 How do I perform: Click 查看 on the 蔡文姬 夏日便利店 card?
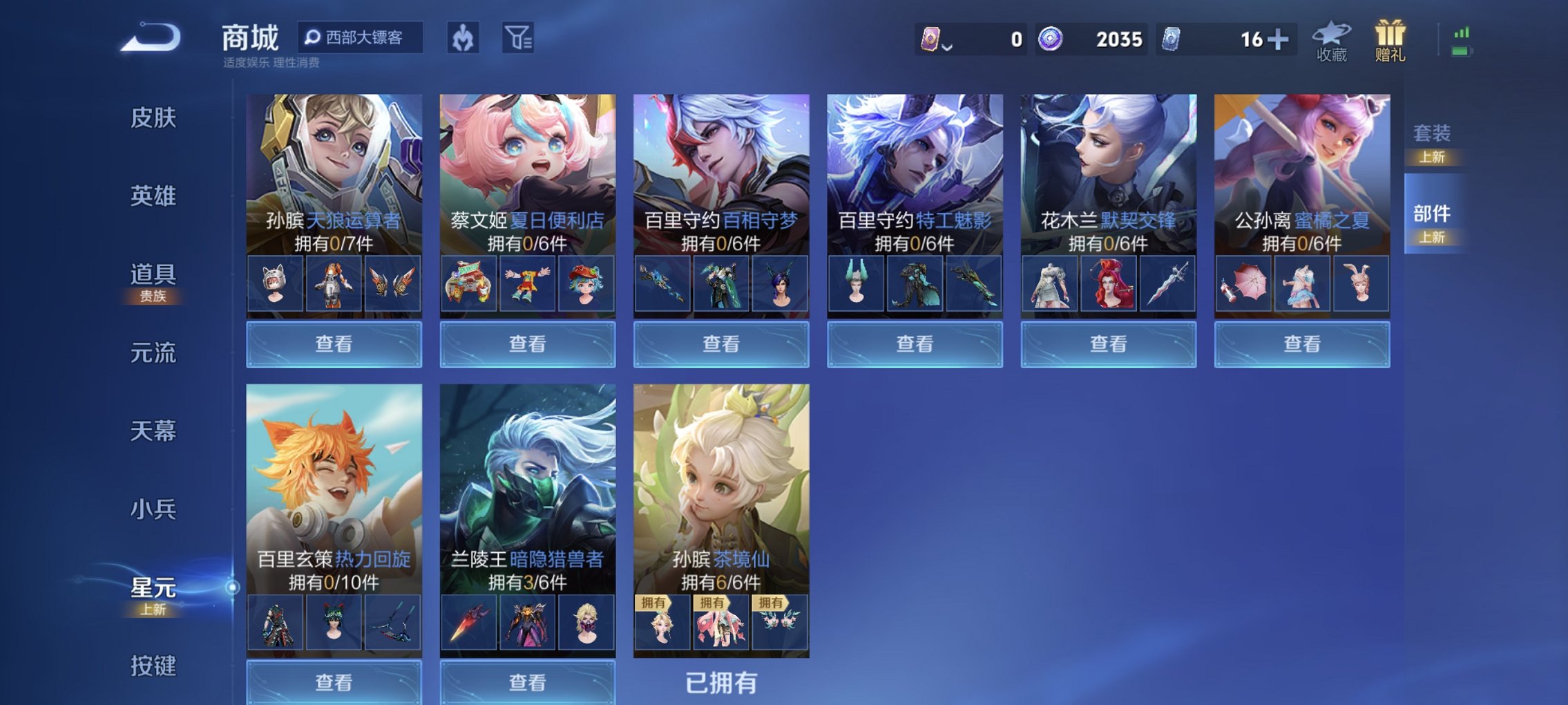tap(527, 344)
